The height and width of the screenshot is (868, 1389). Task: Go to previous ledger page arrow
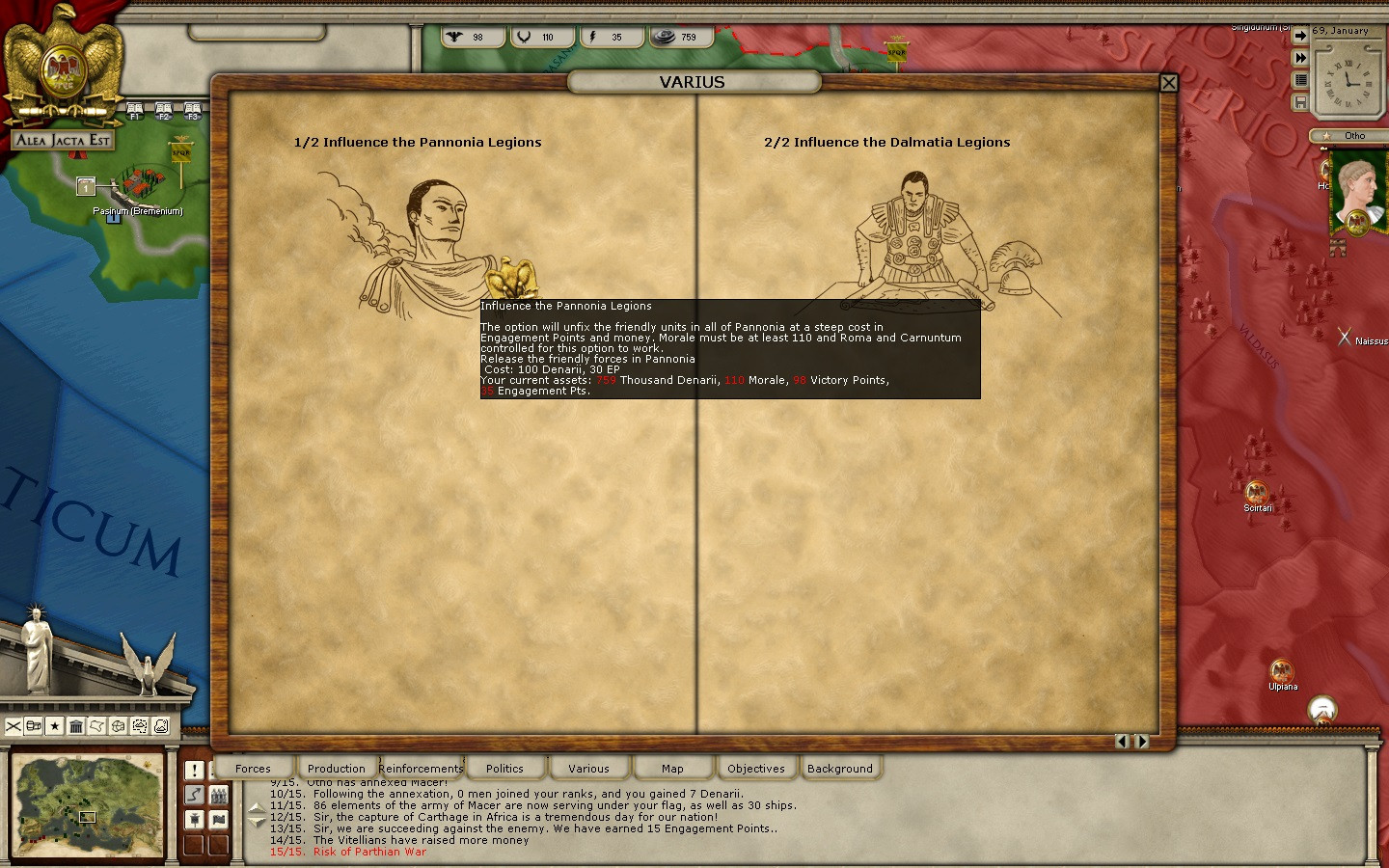[1122, 742]
